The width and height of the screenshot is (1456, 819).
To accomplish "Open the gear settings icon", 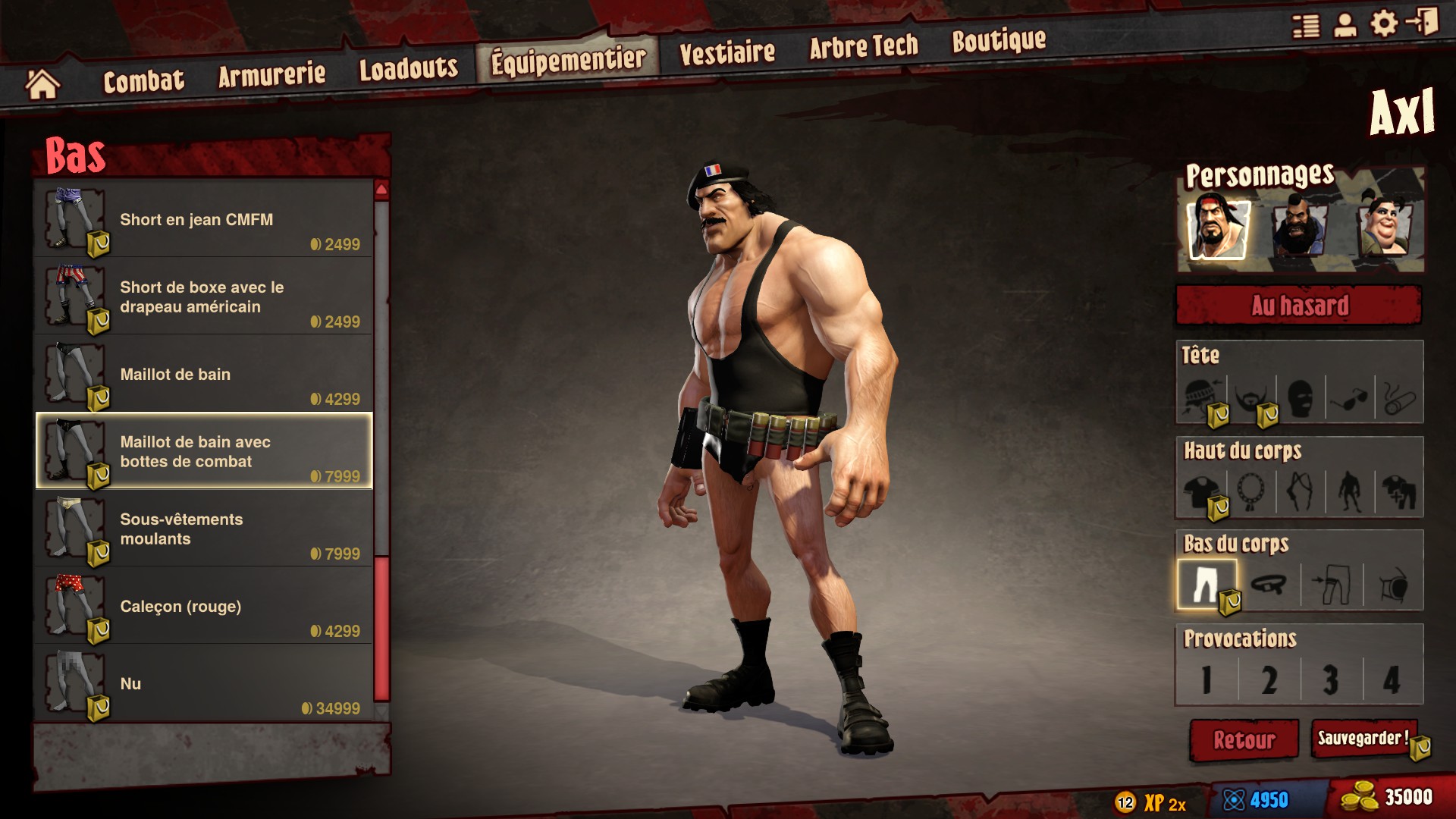I will (1383, 24).
